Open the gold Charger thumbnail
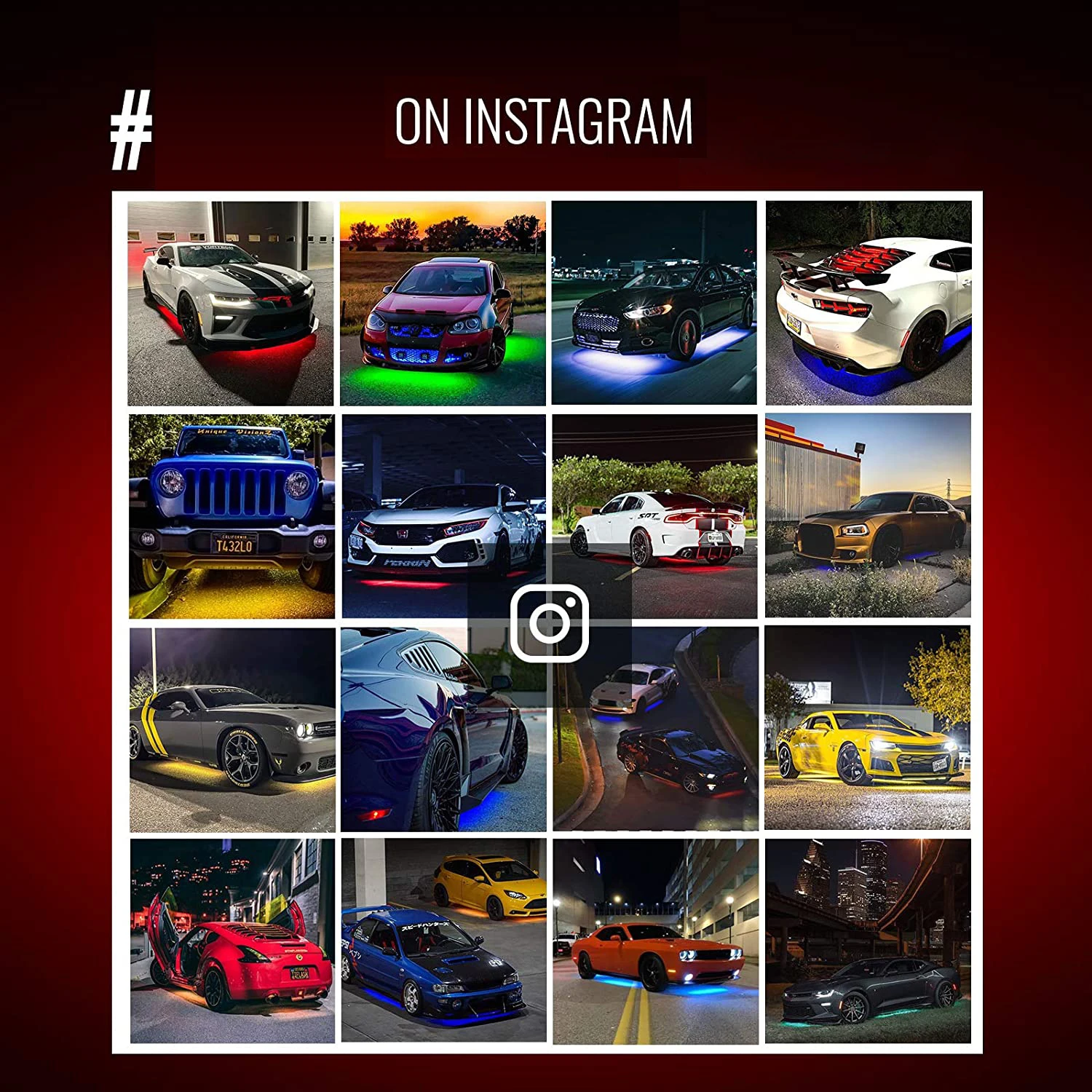 868,515
